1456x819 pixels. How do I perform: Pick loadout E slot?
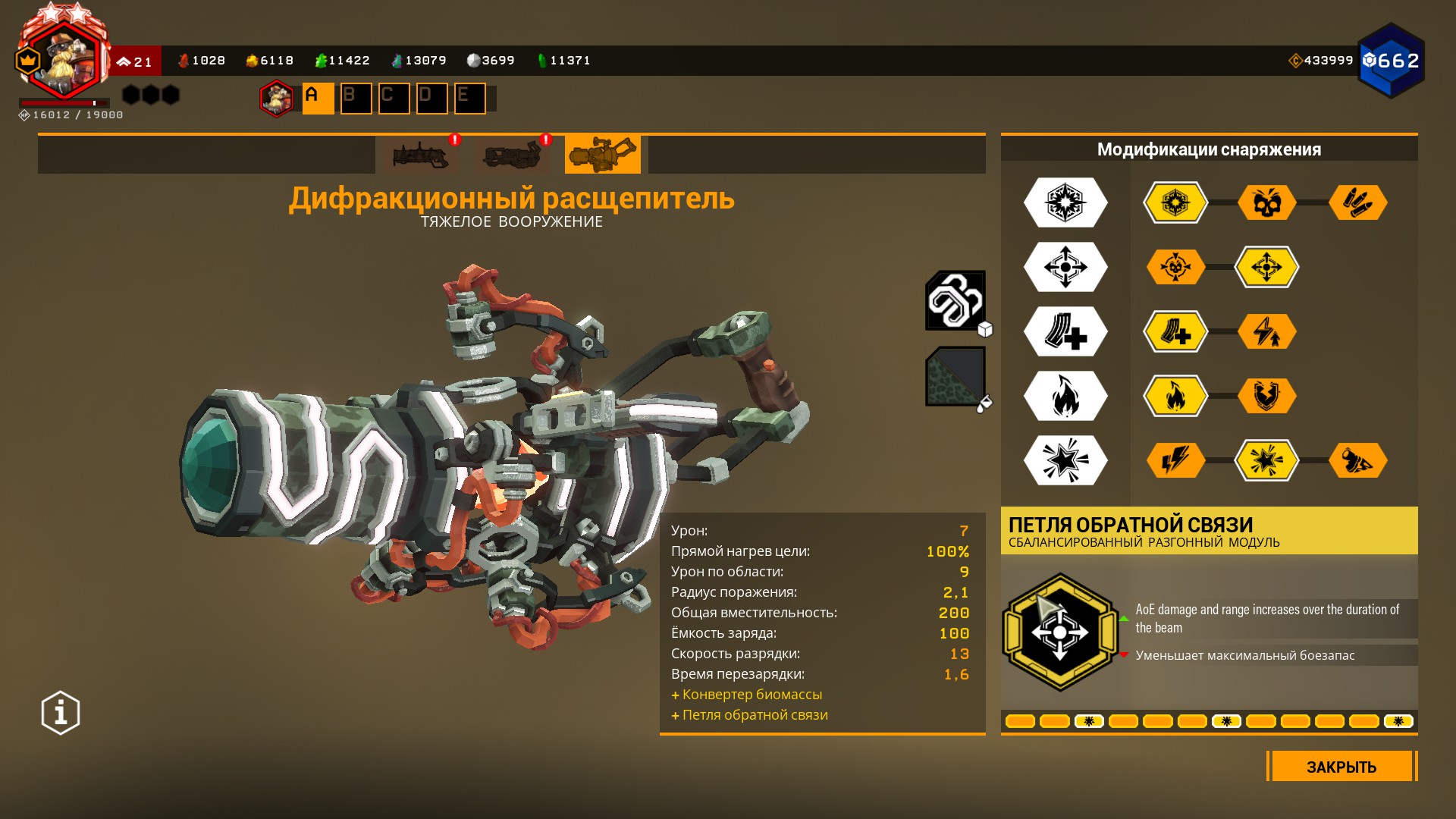(x=469, y=98)
